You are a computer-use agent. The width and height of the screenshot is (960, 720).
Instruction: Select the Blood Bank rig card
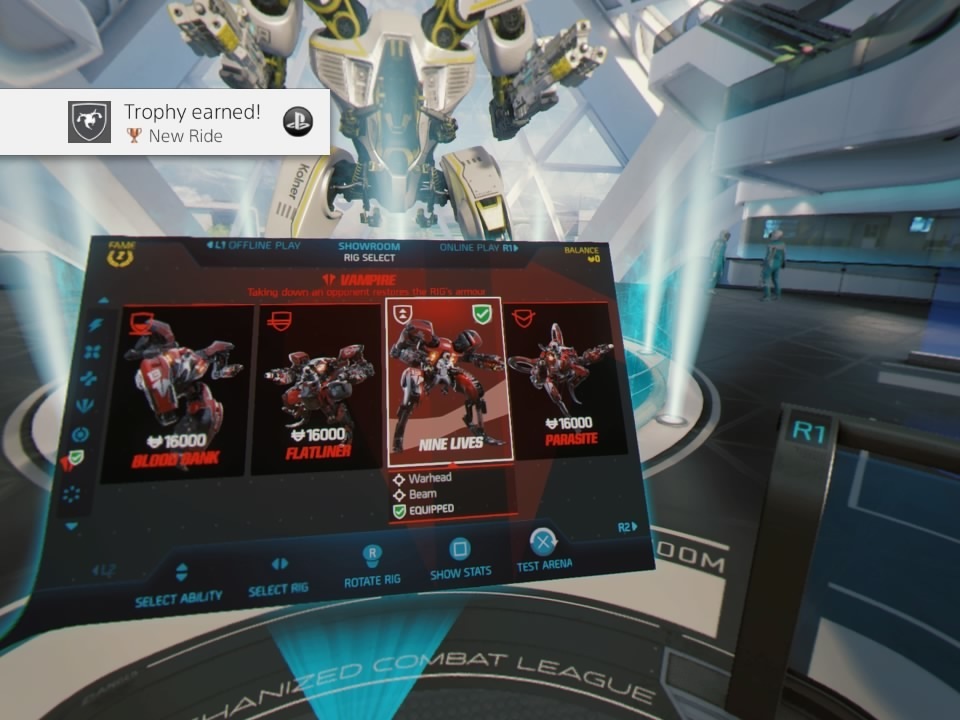[x=182, y=393]
